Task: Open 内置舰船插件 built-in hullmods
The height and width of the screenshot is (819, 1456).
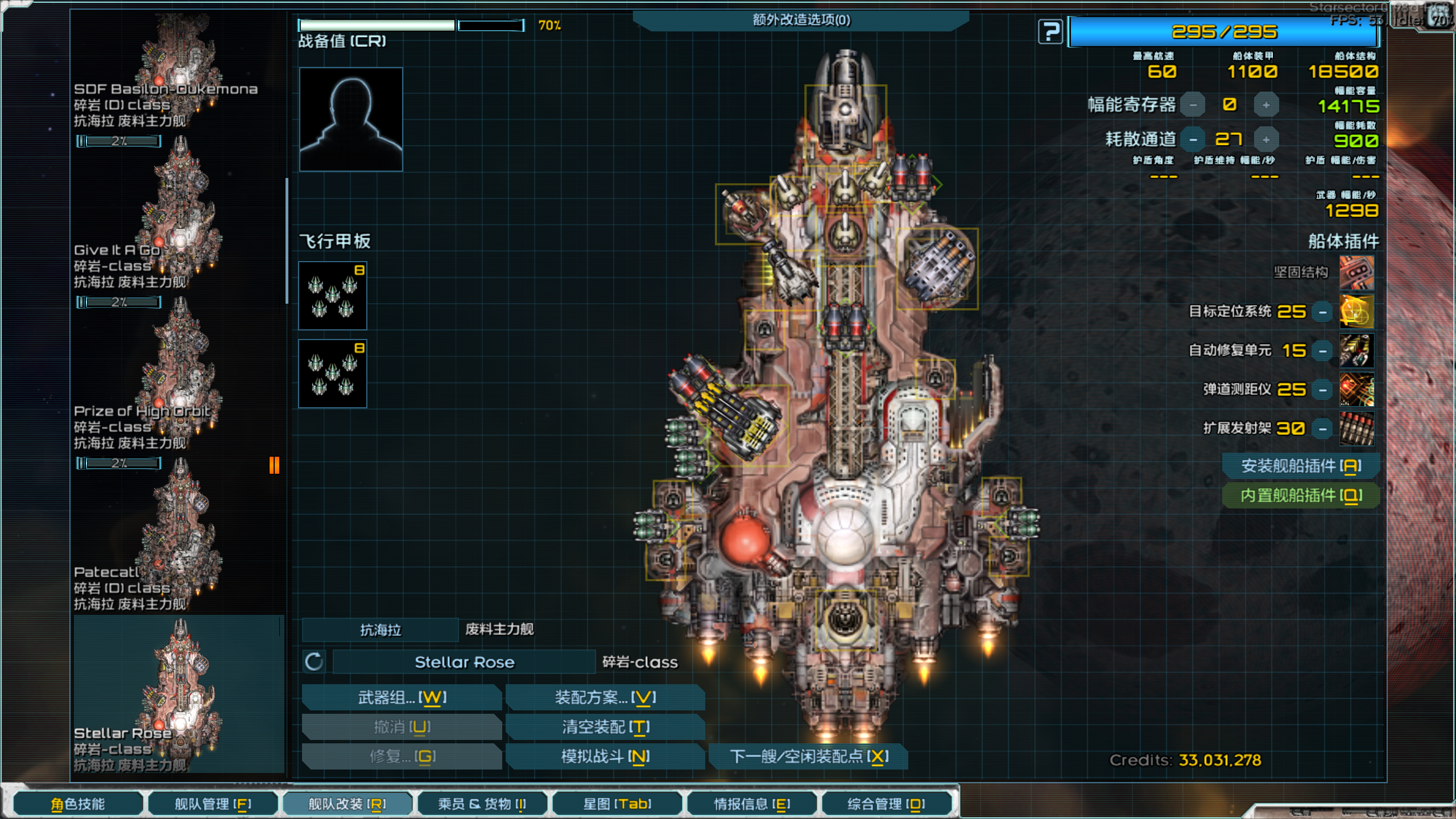Action: click(x=1301, y=496)
